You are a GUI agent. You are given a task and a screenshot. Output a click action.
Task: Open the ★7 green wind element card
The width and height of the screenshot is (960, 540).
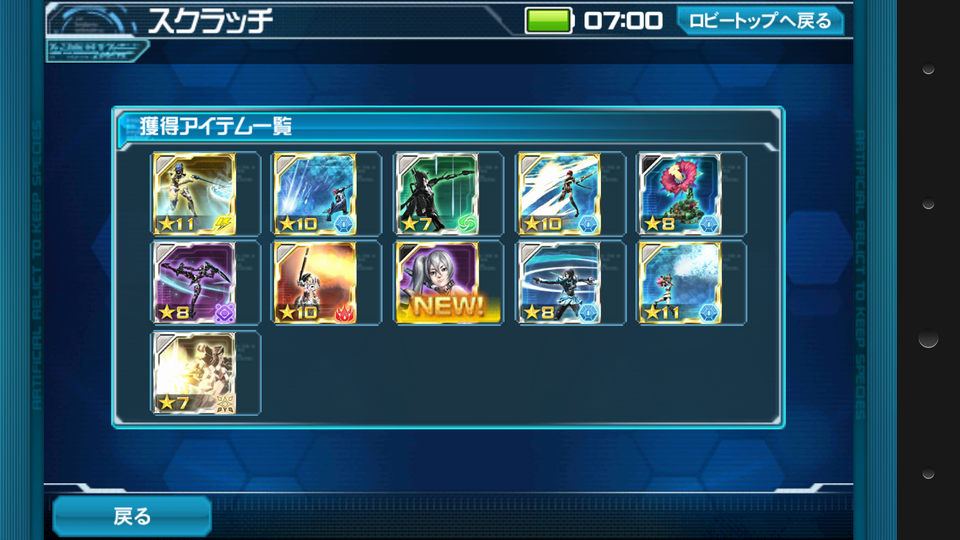(437, 194)
